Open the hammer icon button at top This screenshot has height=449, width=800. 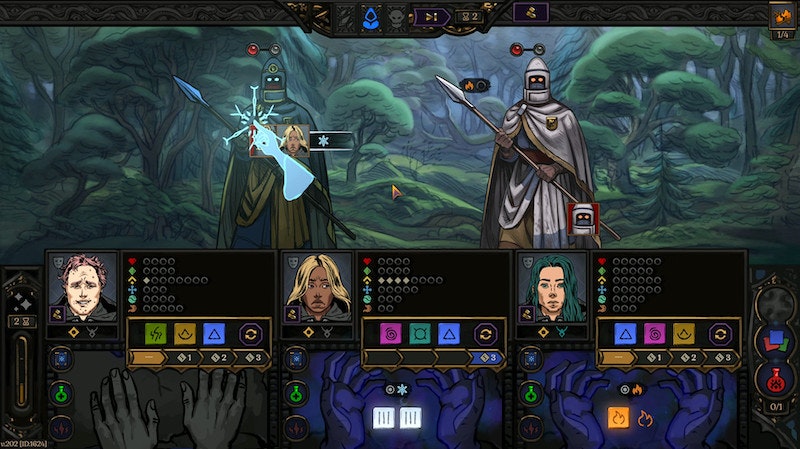(530, 13)
